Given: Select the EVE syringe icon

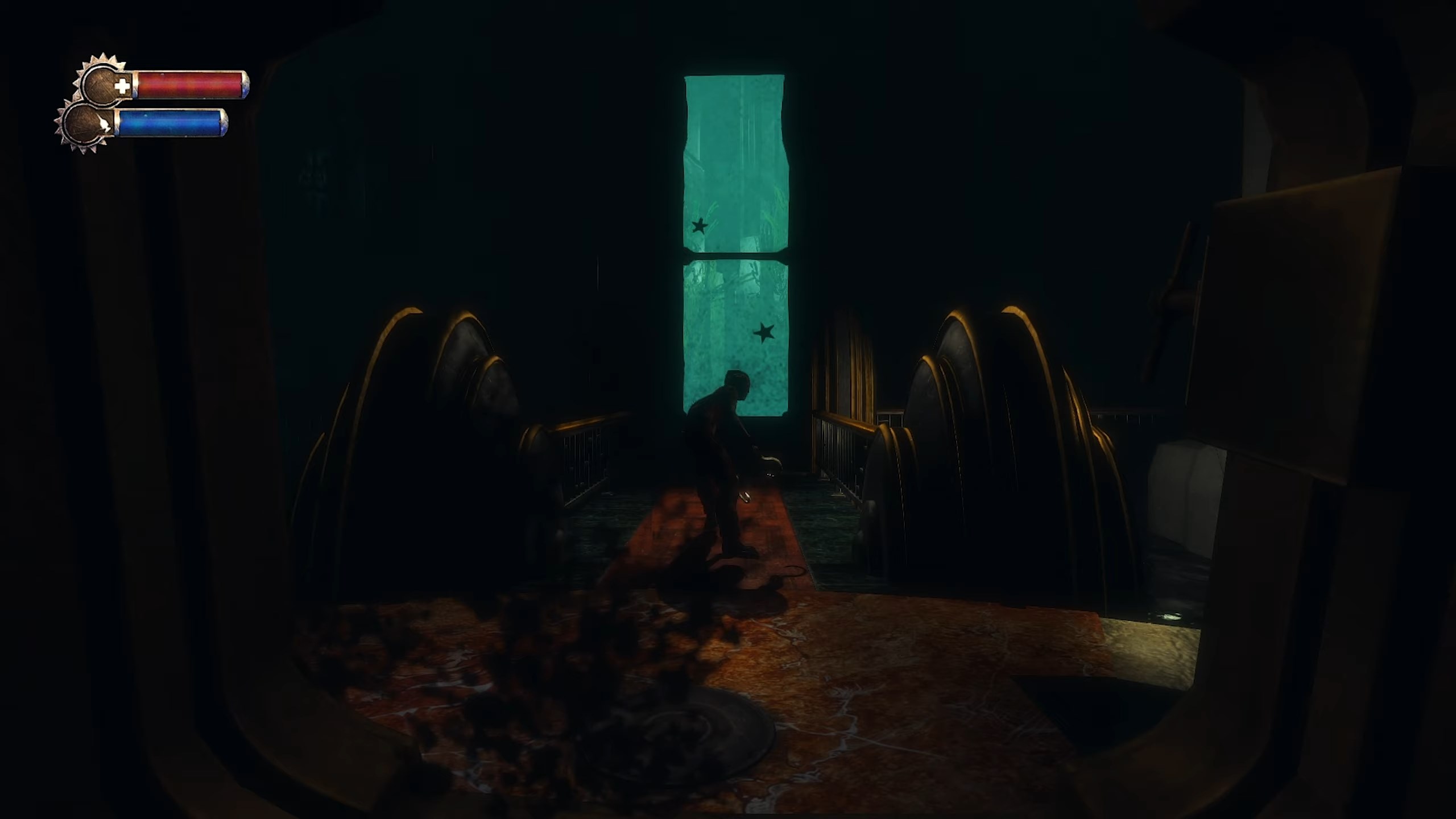Looking at the screenshot, I should click(x=105, y=125).
